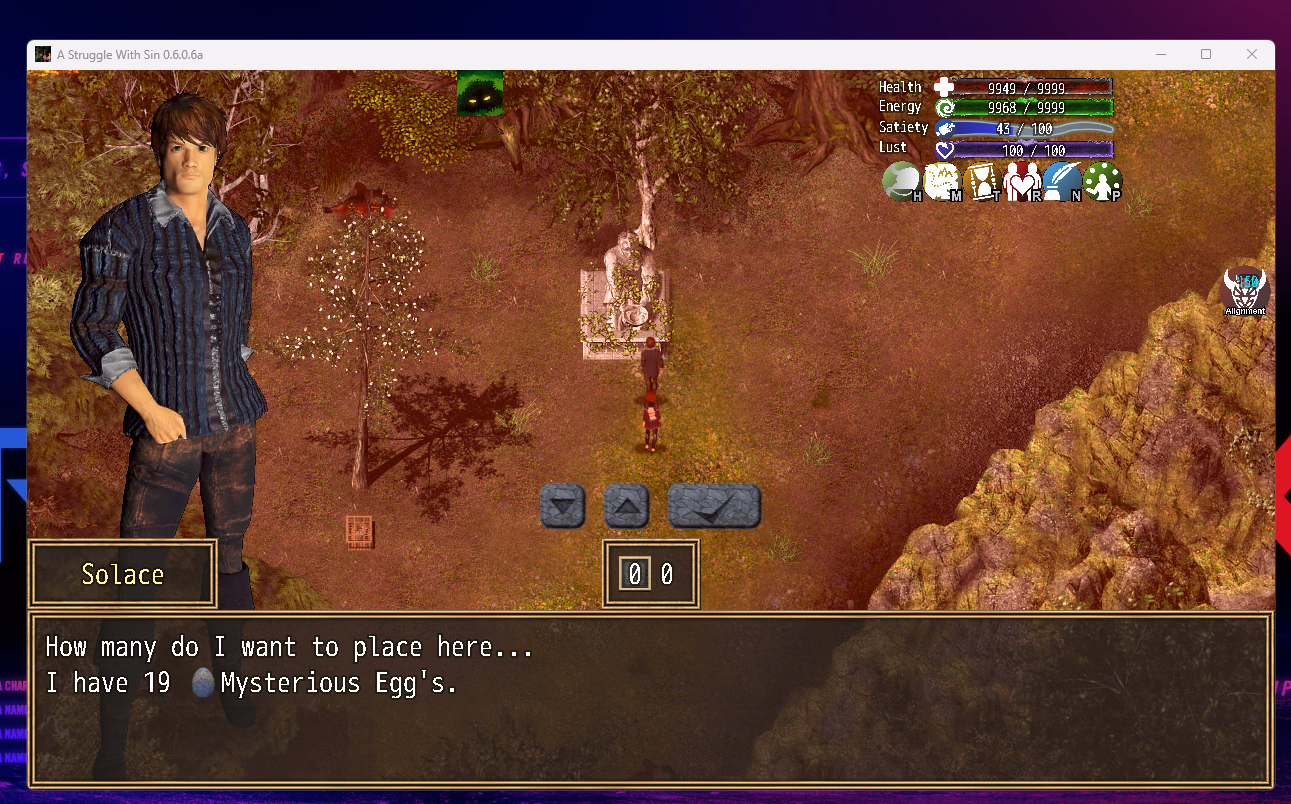1291x804 pixels.
Task: Open the quill notes icon marked N
Action: (x=1062, y=182)
